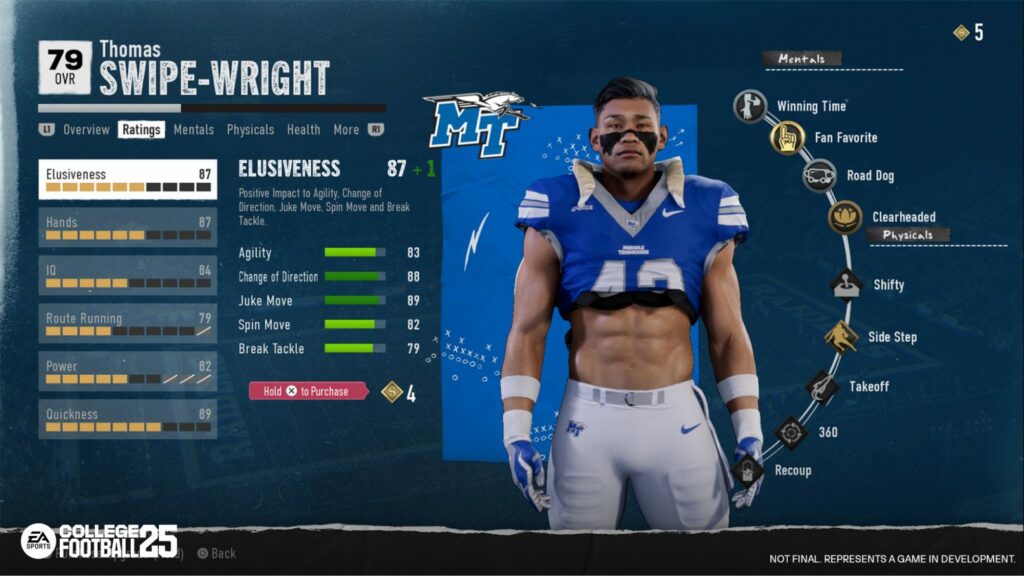1024x576 pixels.
Task: Choose the Quickness rating row
Action: point(128,419)
